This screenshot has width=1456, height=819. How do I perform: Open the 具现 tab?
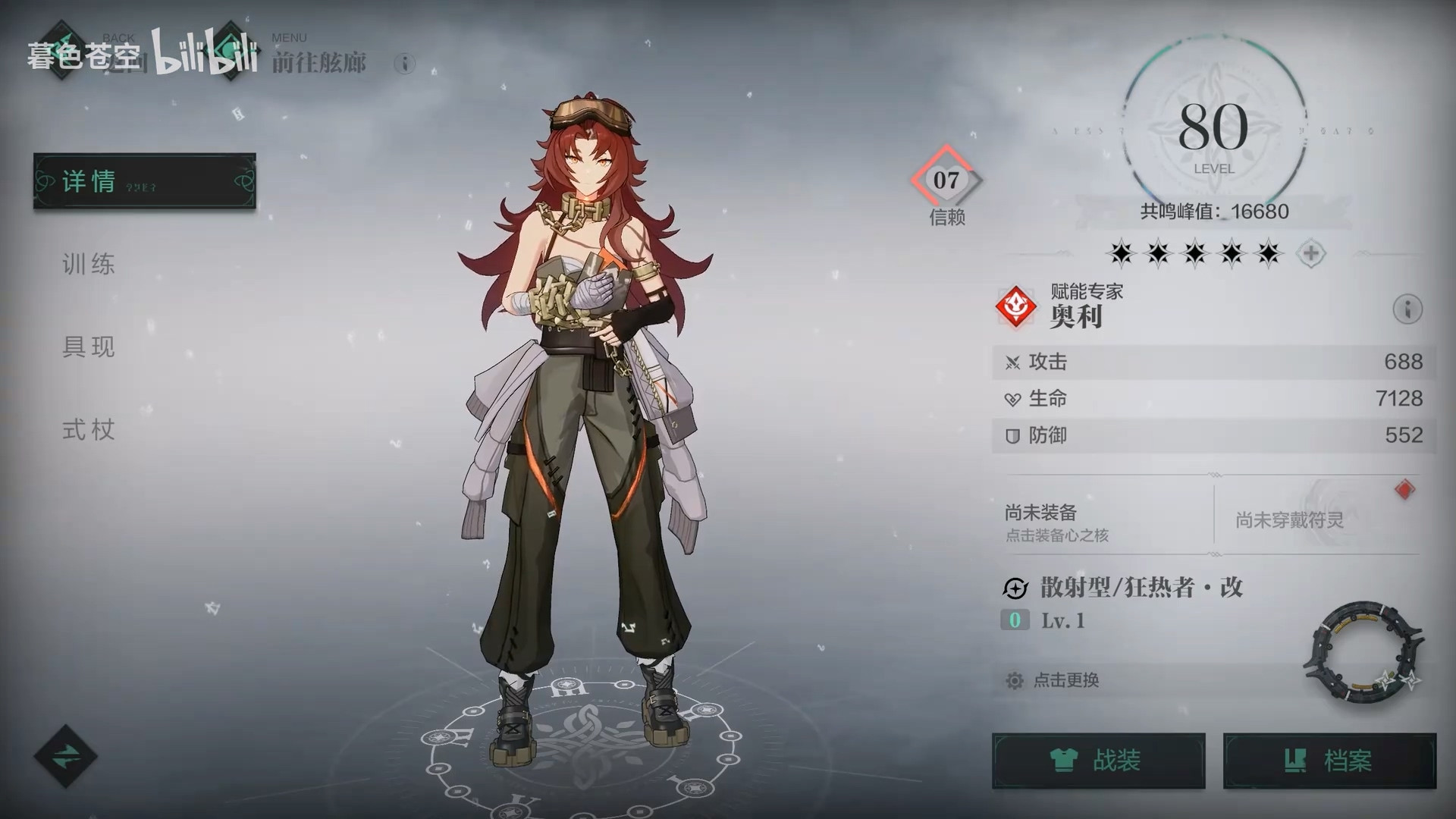[89, 347]
